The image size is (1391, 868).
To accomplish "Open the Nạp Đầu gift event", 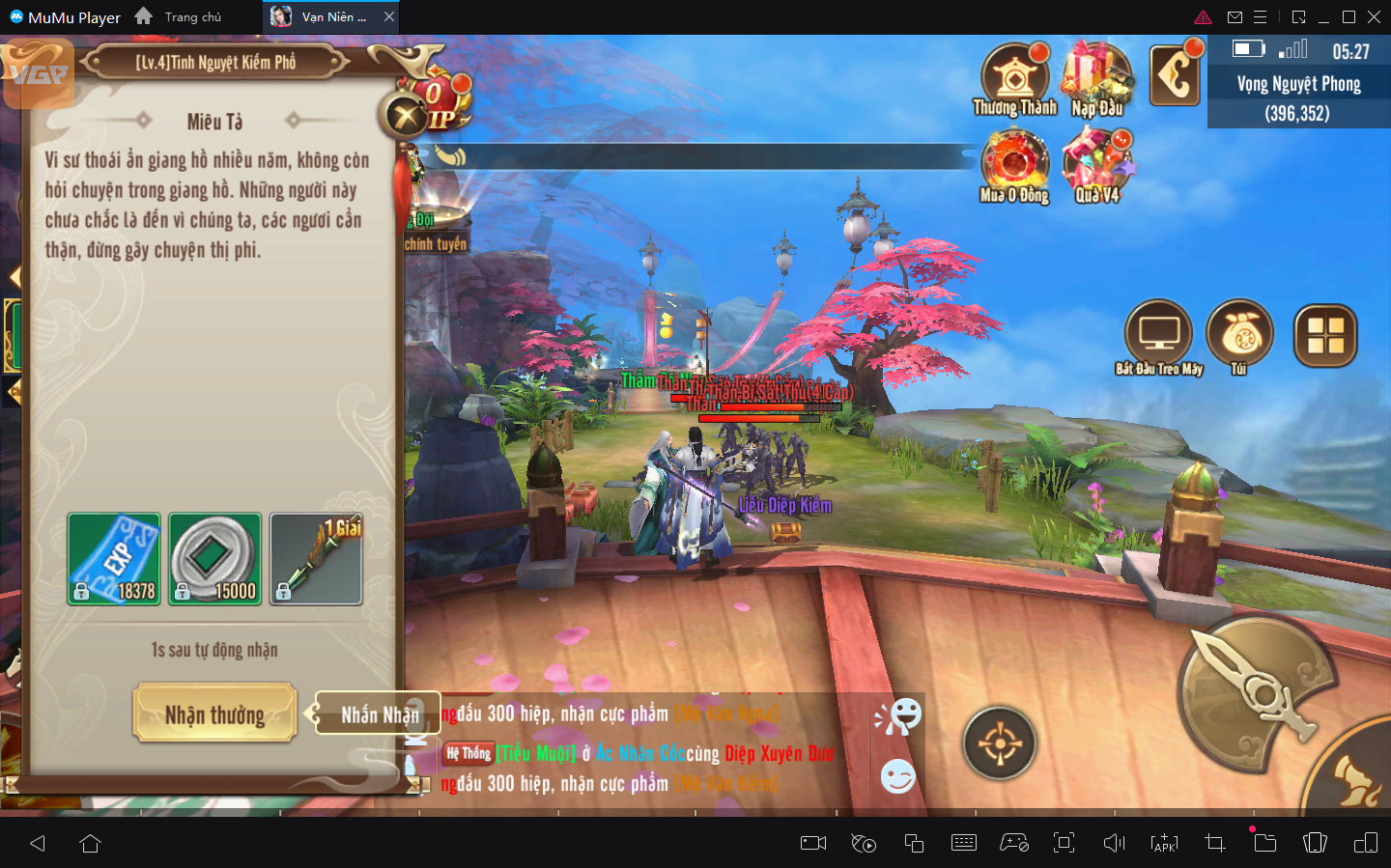I will click(1097, 79).
